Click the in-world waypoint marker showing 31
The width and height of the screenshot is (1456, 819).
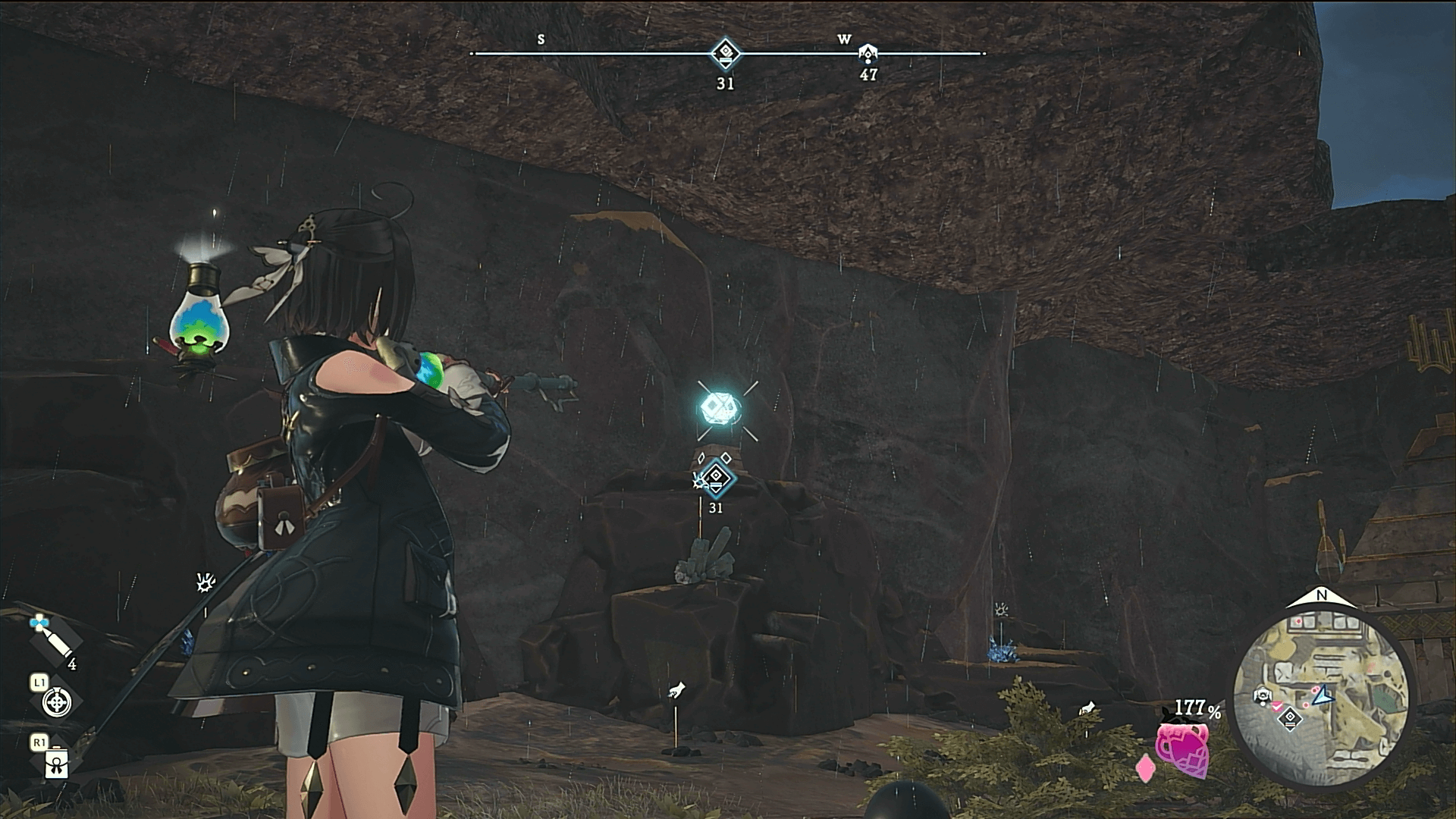pyautogui.click(x=716, y=477)
